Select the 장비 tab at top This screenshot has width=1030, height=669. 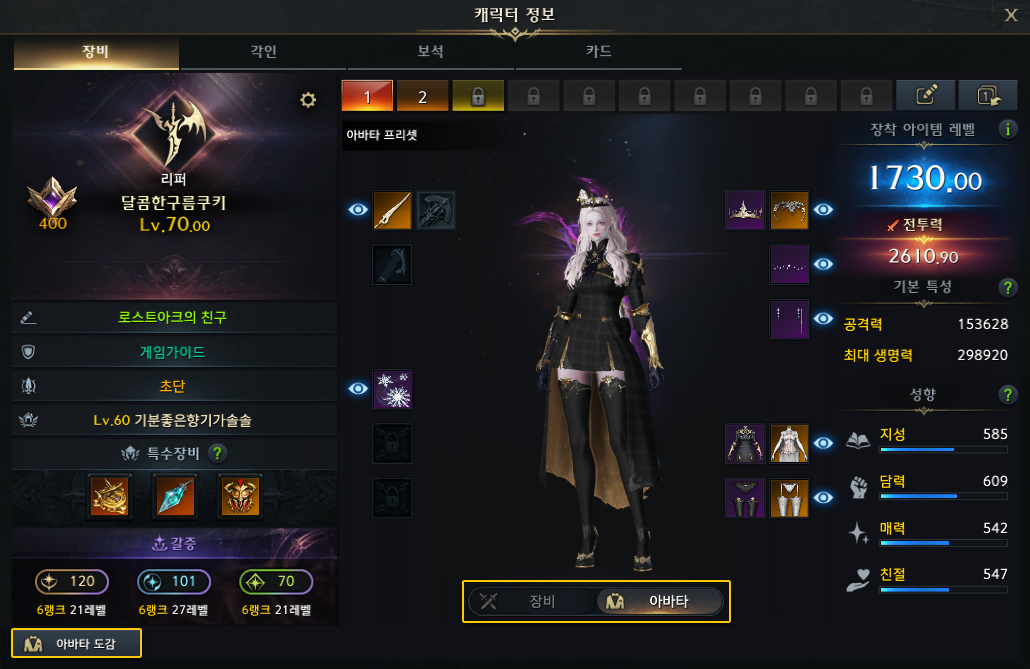point(96,52)
